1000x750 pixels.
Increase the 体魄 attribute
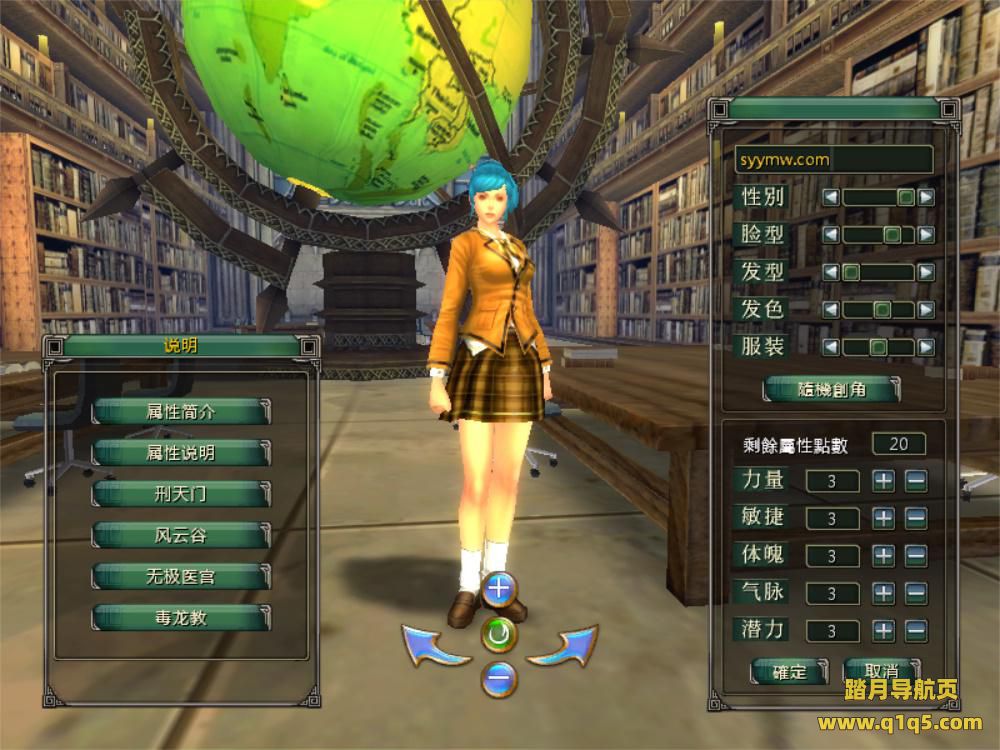coord(883,555)
